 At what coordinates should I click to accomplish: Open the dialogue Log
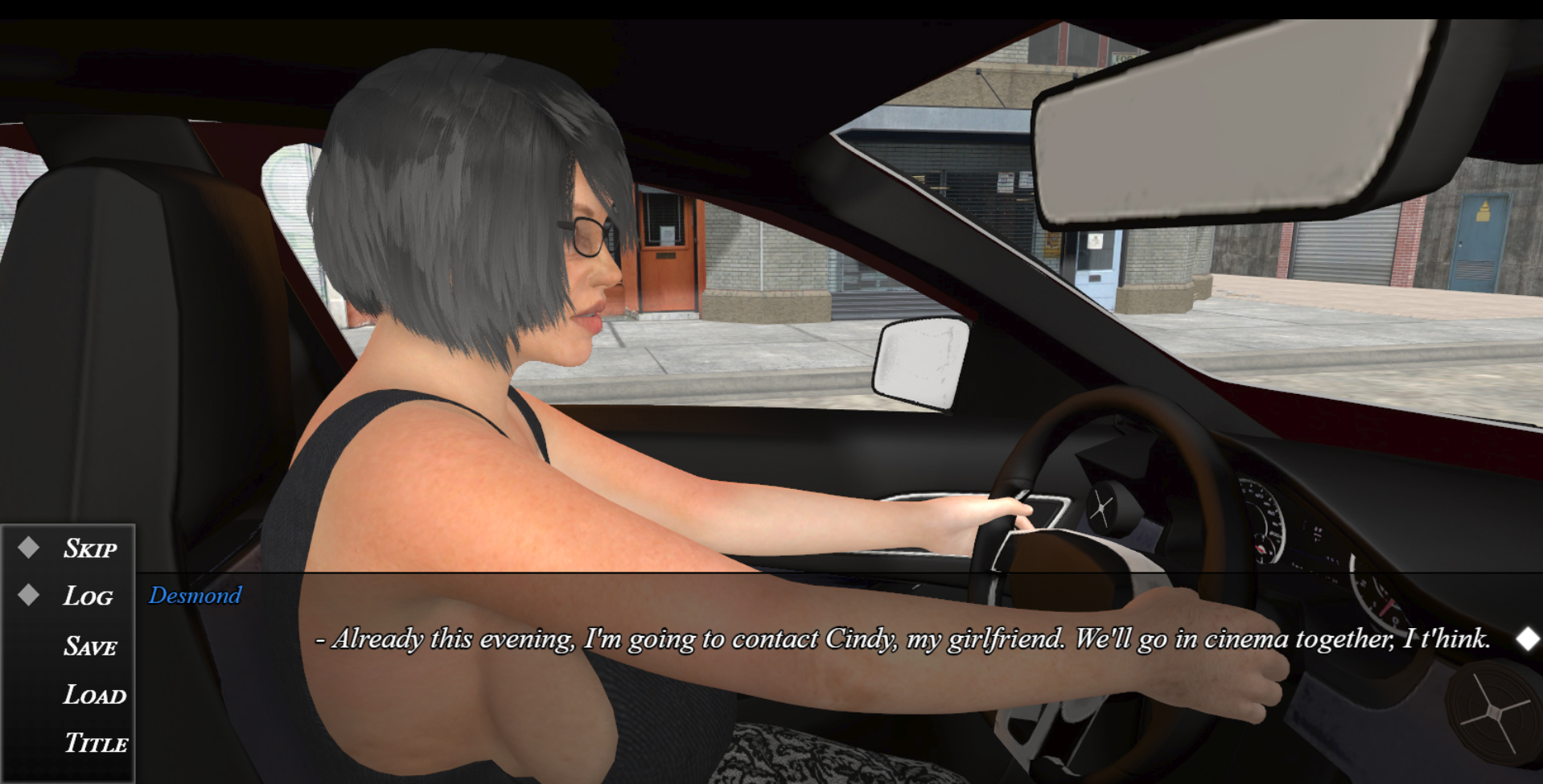tap(88, 597)
